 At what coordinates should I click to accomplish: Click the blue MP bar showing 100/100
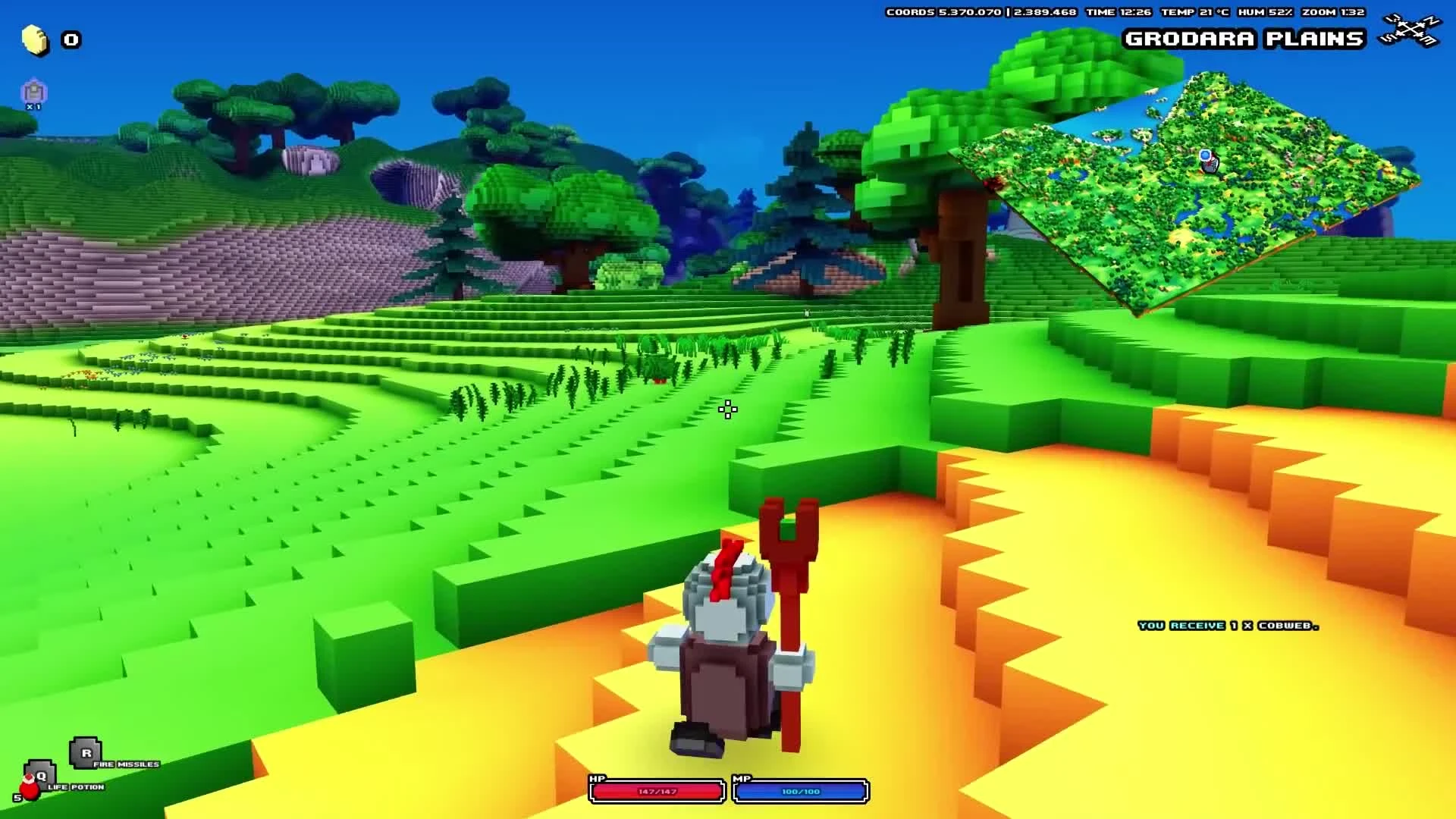[x=800, y=791]
